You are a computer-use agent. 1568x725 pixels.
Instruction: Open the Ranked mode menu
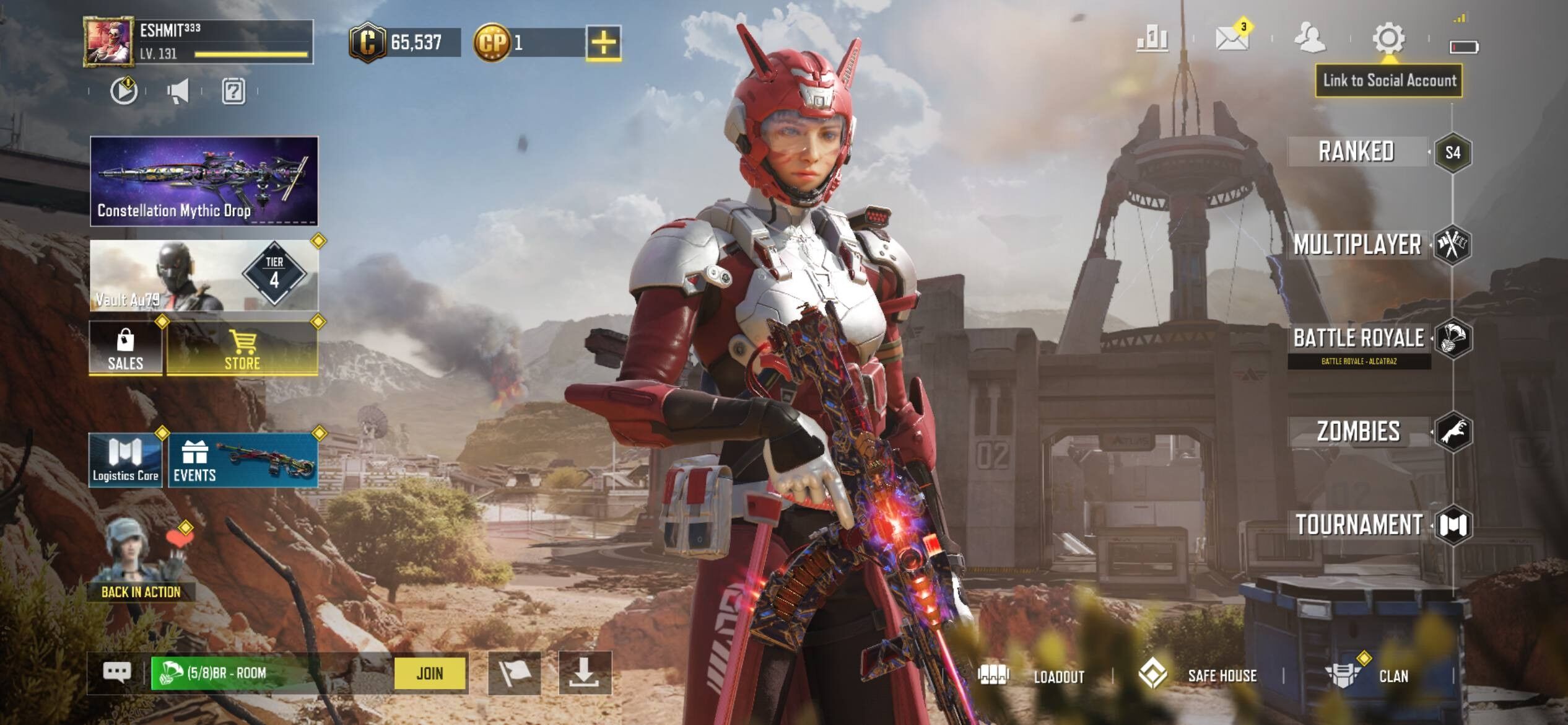1356,152
